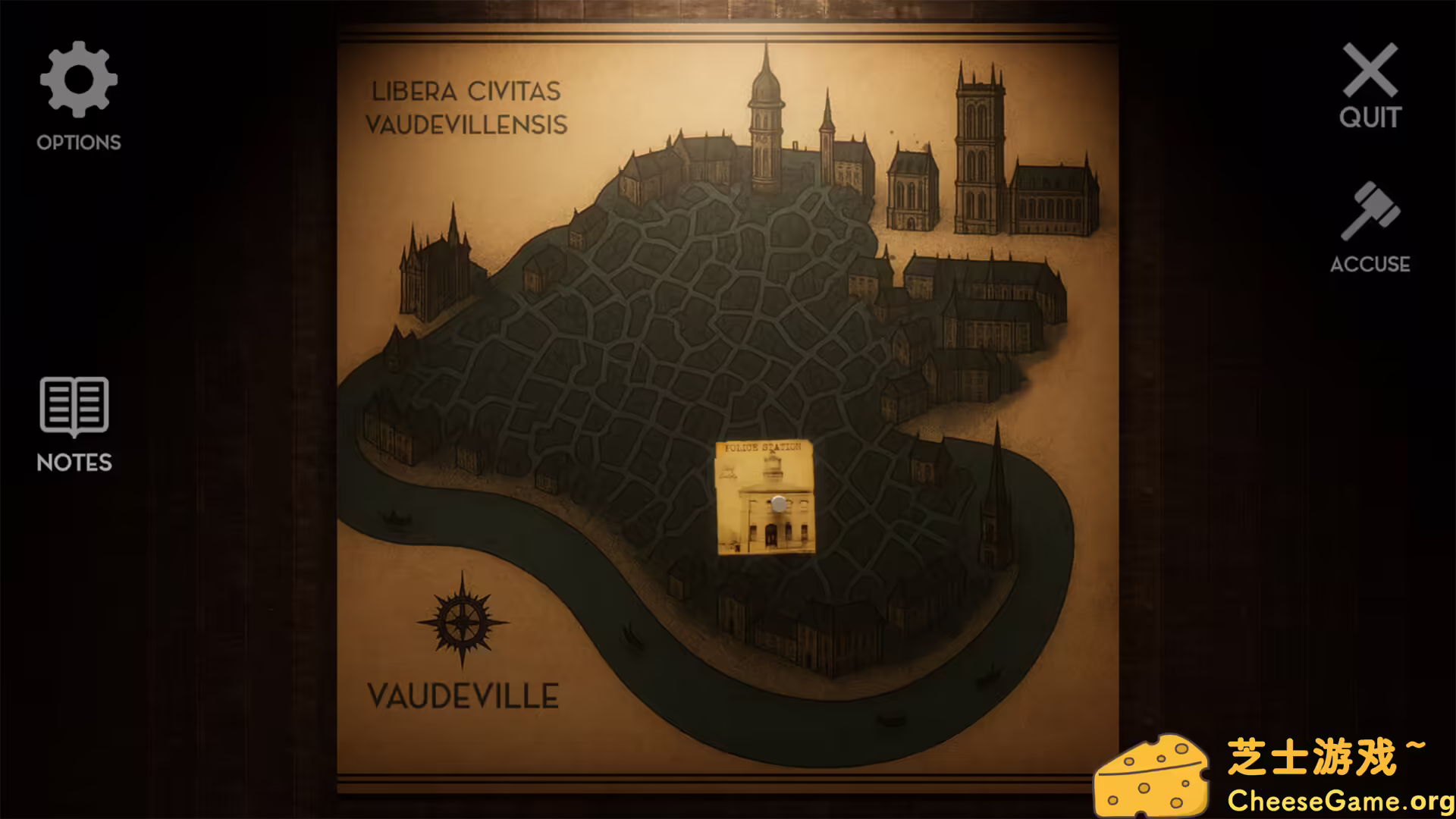Screen dimensions: 1456x819
Task: Open OPTIONS from the left sidebar
Action: pyautogui.click(x=78, y=141)
